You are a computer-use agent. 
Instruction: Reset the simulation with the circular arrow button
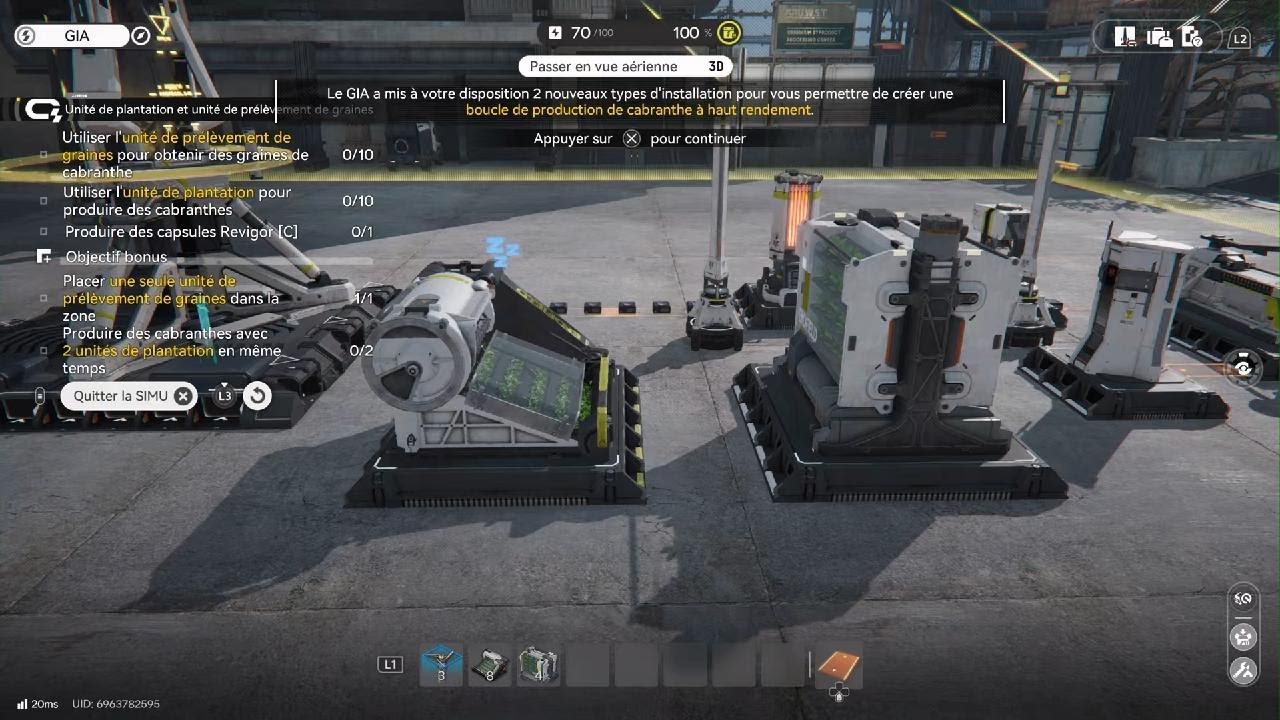tap(257, 396)
